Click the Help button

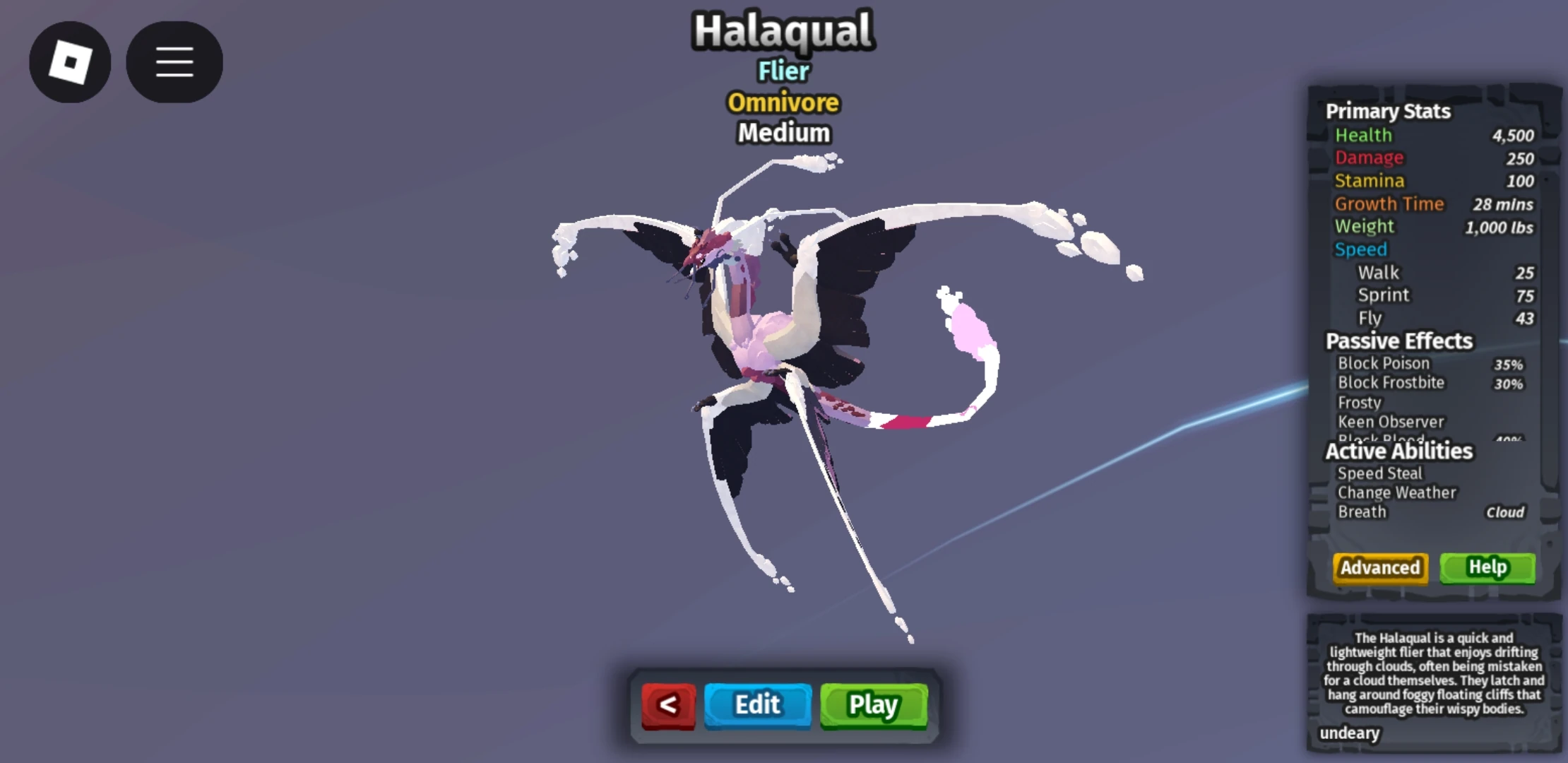click(1487, 567)
